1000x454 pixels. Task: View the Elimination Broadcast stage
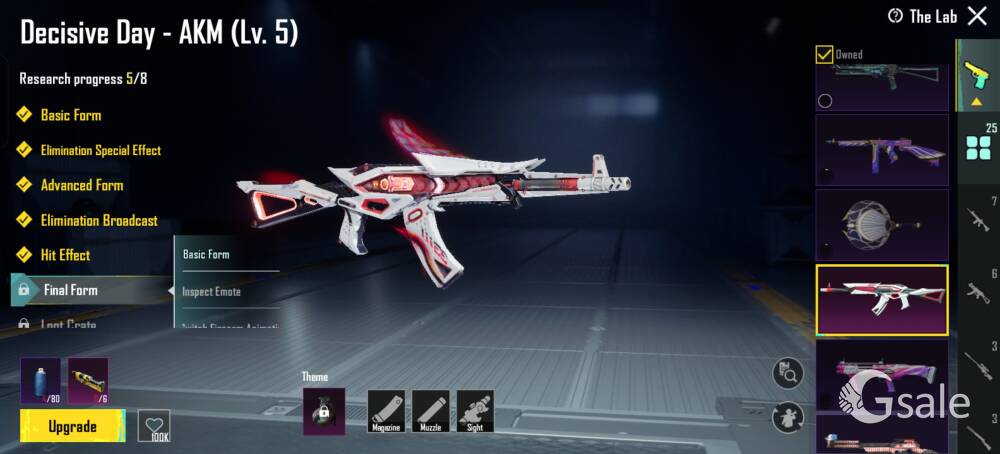[98, 220]
